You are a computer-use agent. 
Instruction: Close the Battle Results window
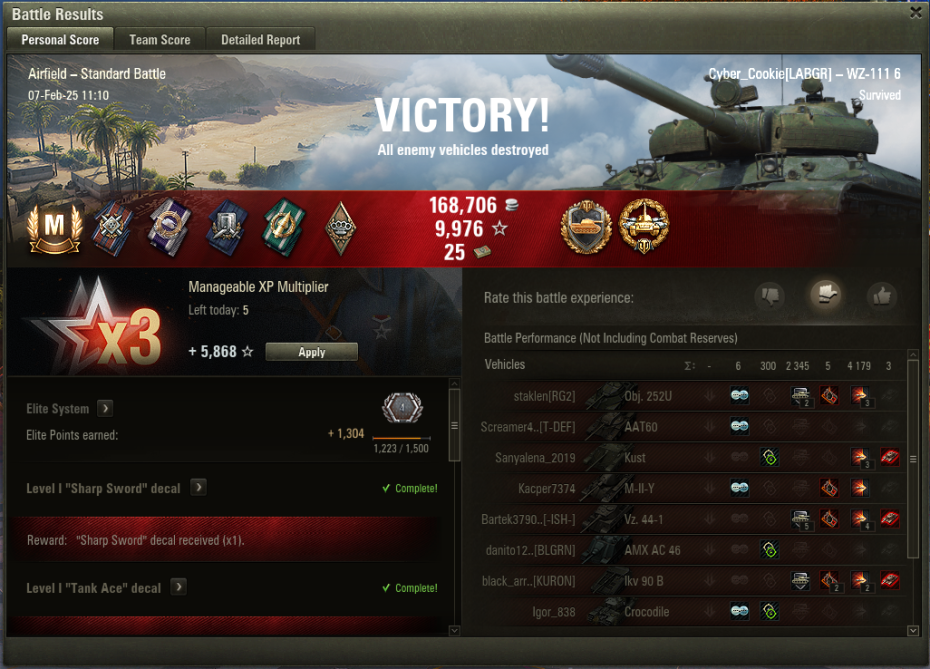[x=915, y=13]
